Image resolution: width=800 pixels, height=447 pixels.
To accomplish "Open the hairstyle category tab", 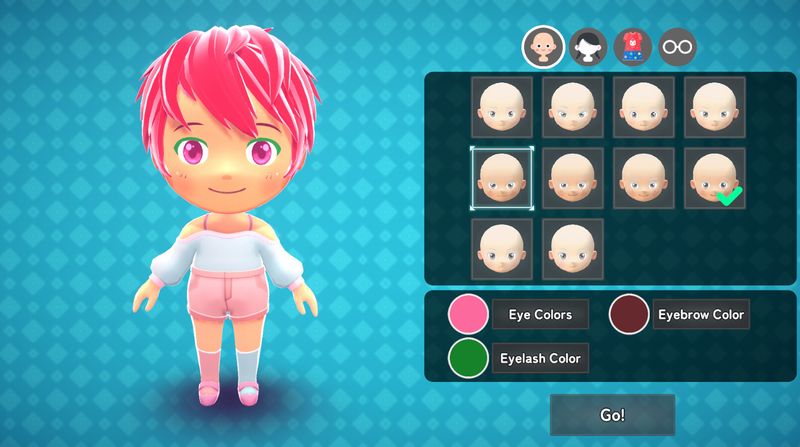I will click(x=588, y=46).
